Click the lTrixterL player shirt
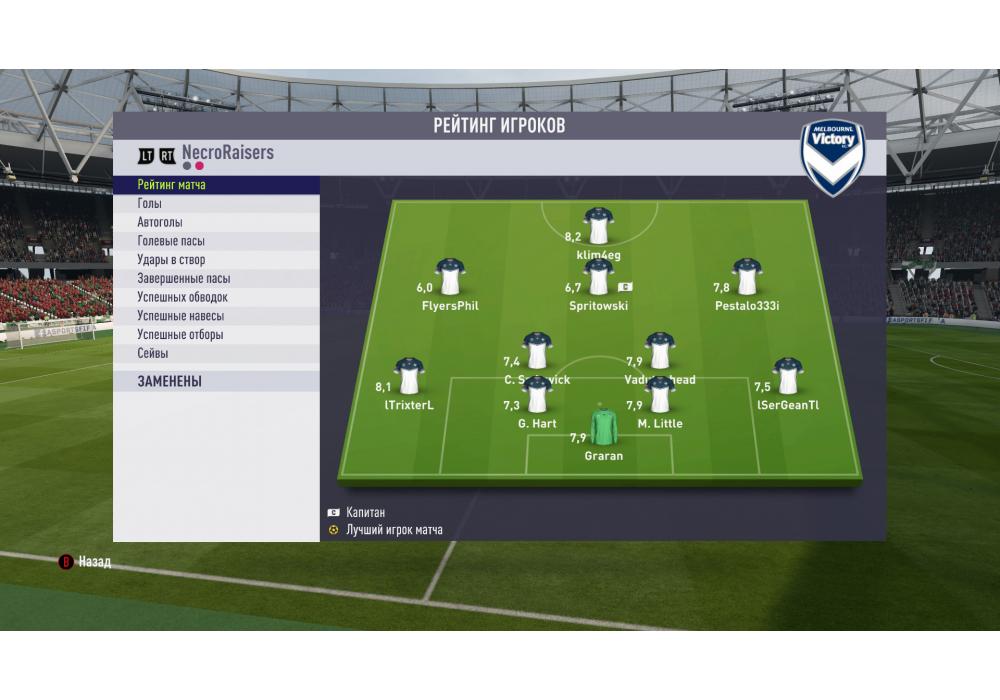The width and height of the screenshot is (1000, 700). tap(408, 376)
